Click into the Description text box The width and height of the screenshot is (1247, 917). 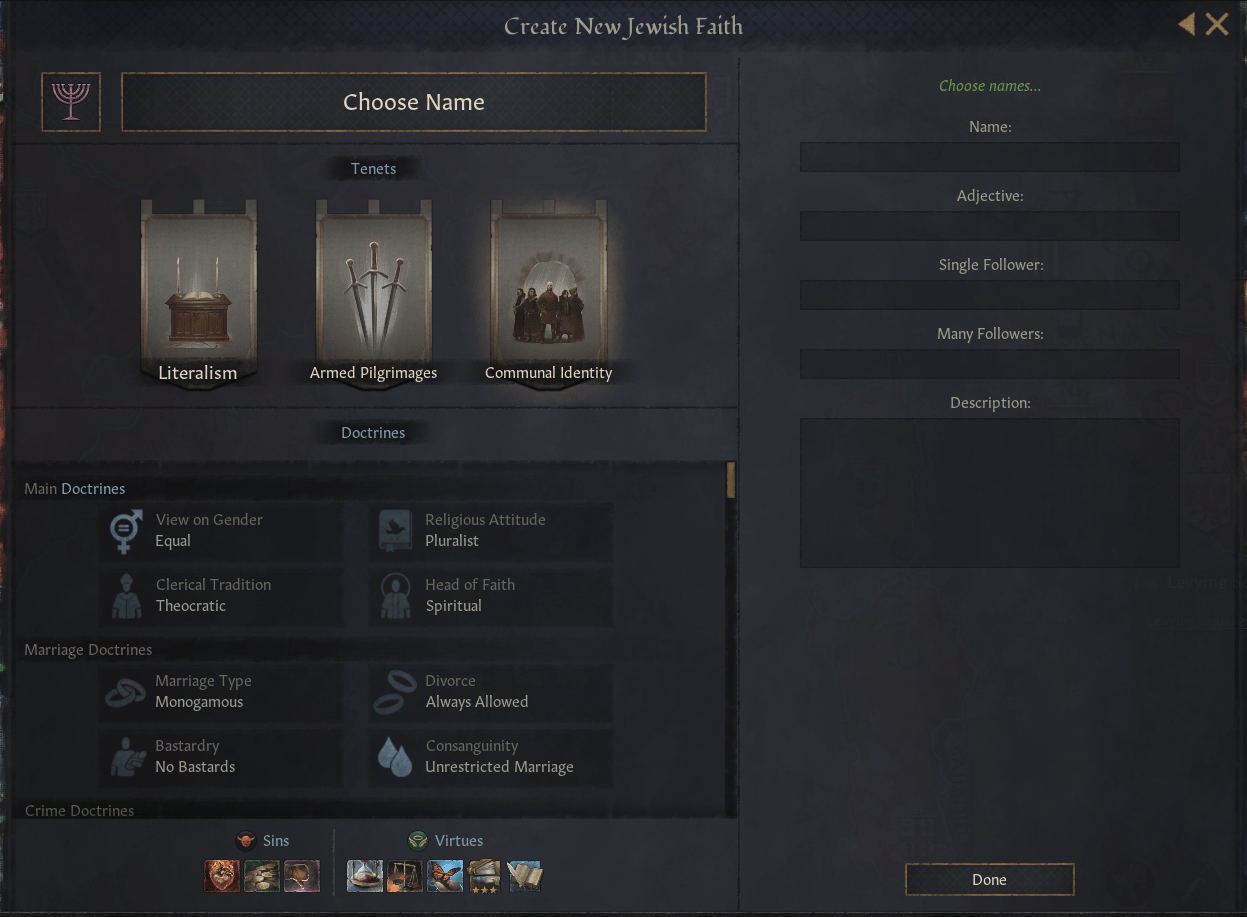click(989, 492)
